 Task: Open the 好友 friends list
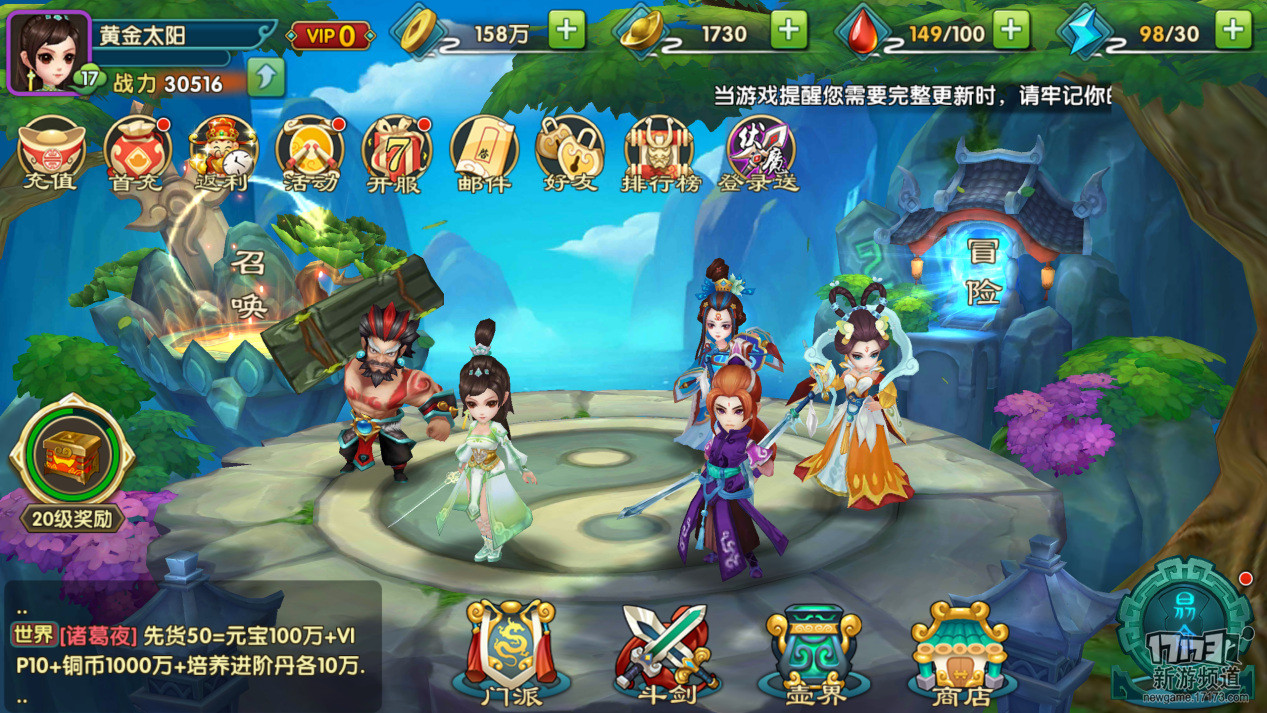(570, 153)
